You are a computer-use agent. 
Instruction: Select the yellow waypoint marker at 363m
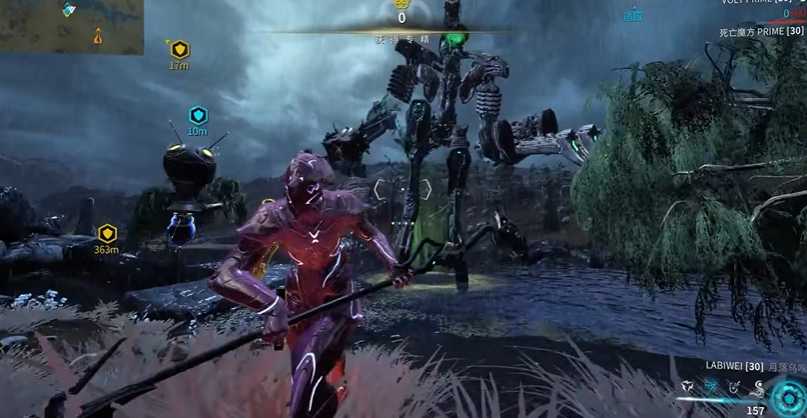[107, 233]
